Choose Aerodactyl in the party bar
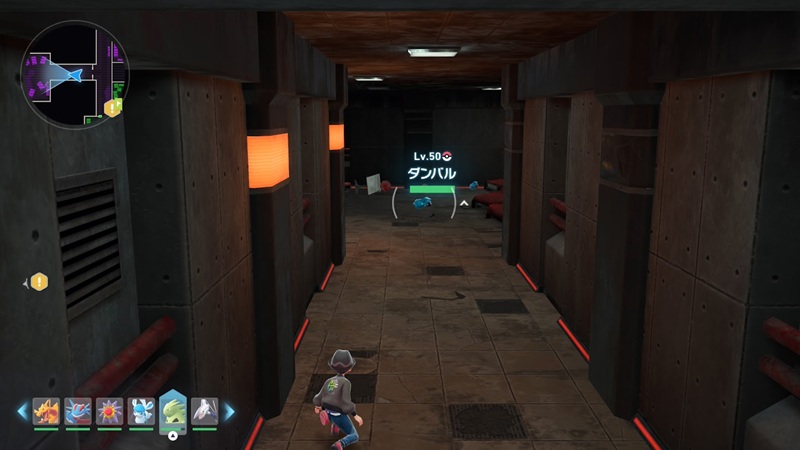The image size is (800, 450). (205, 411)
